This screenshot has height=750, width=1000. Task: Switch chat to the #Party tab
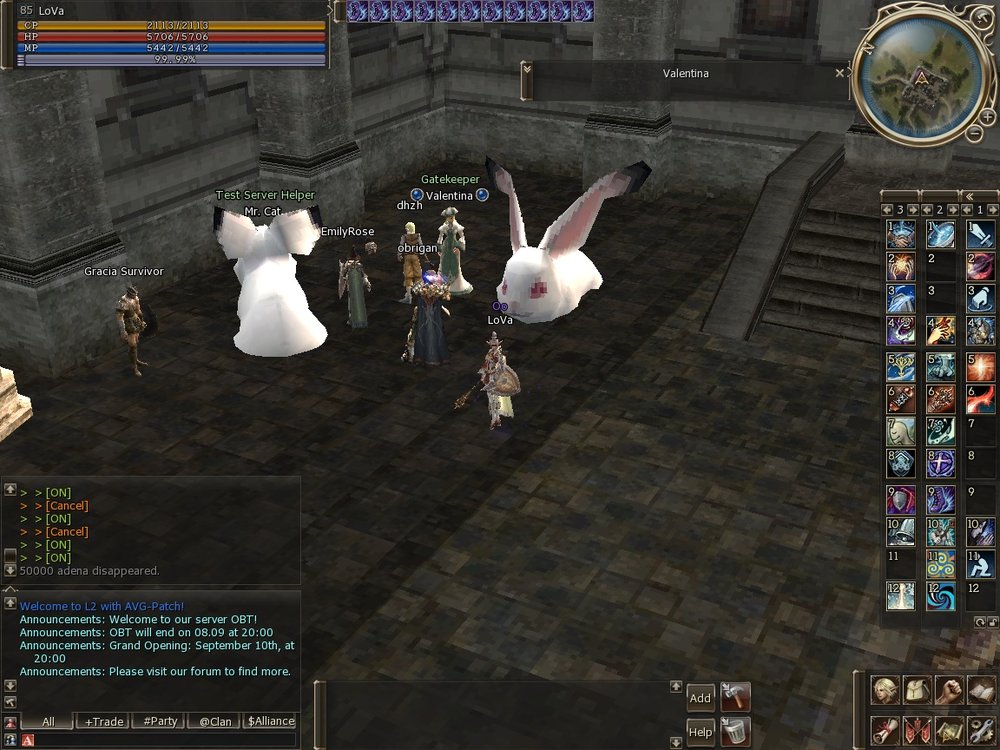pos(160,721)
